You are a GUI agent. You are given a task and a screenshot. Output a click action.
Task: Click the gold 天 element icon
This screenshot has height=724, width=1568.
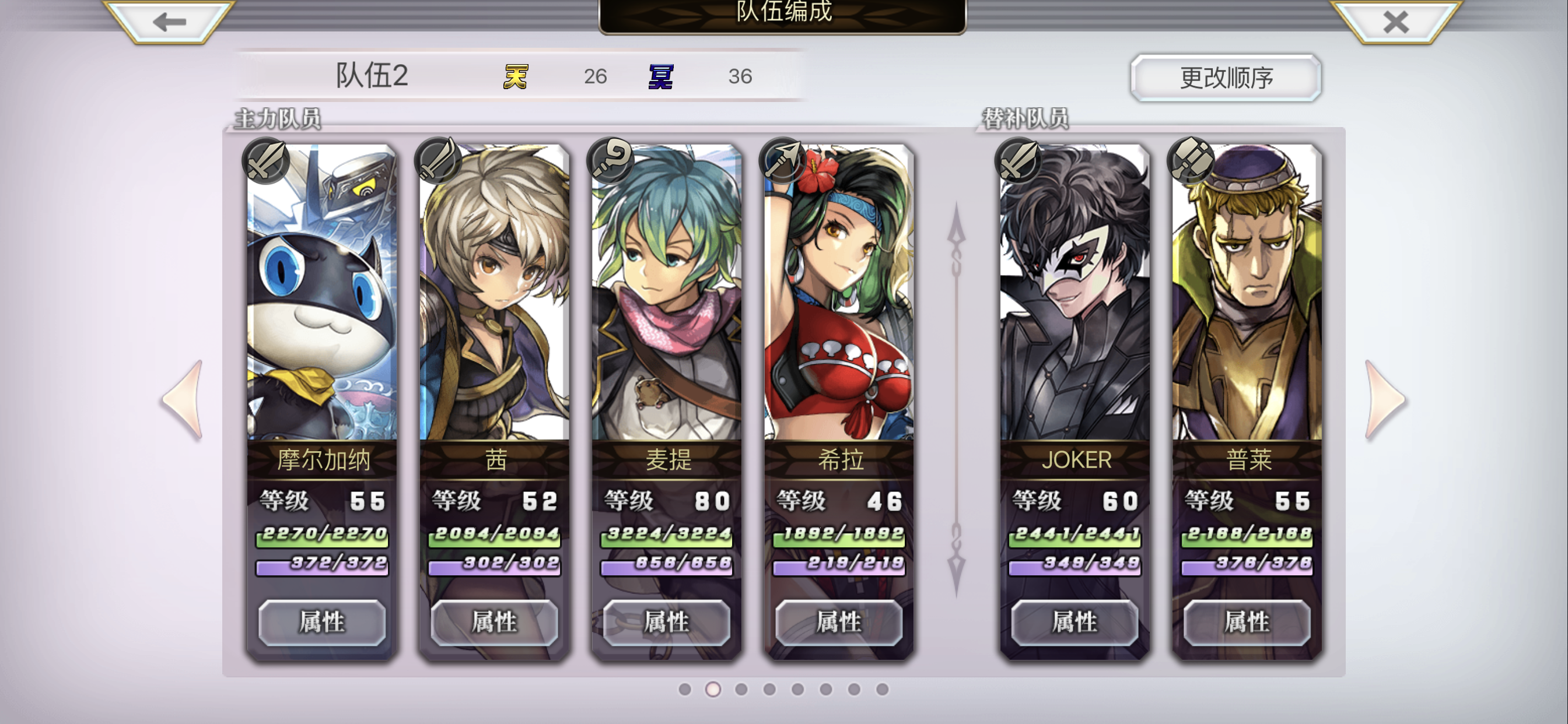pos(515,76)
